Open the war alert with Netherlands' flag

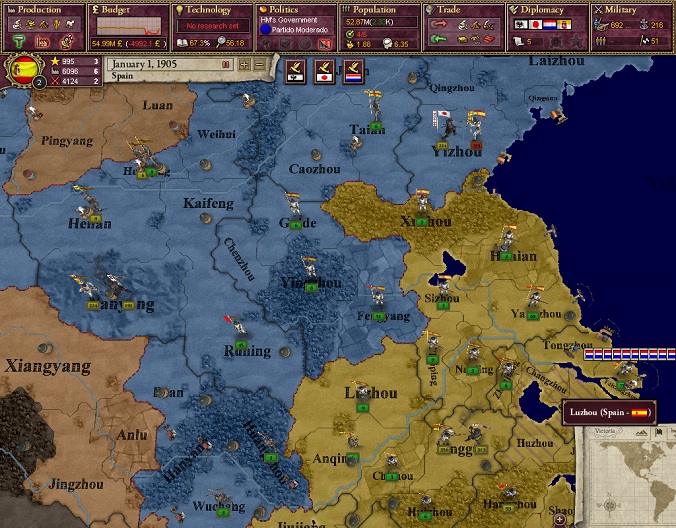(x=353, y=70)
